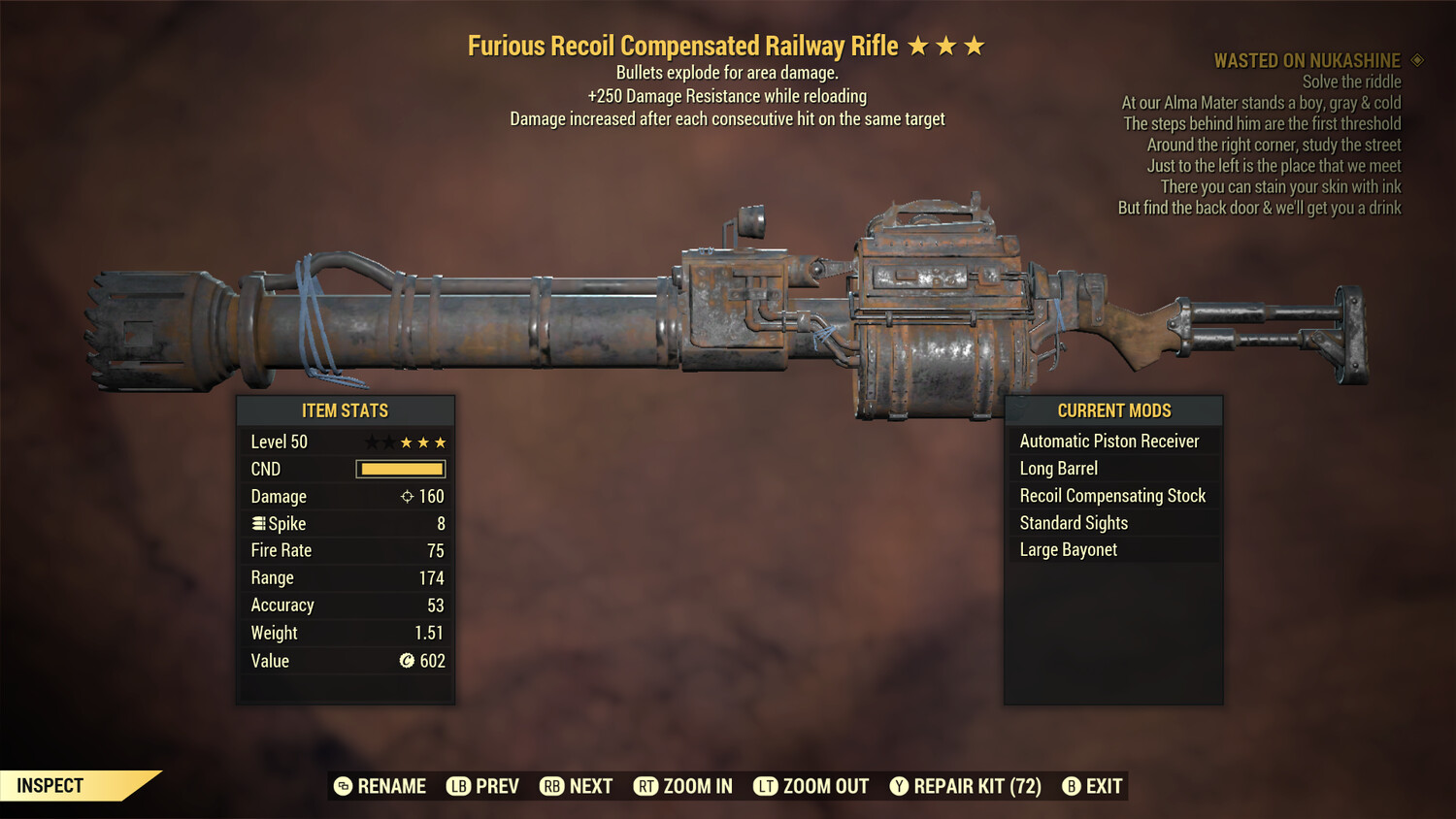Toggle the third star in the rifle title

(974, 45)
